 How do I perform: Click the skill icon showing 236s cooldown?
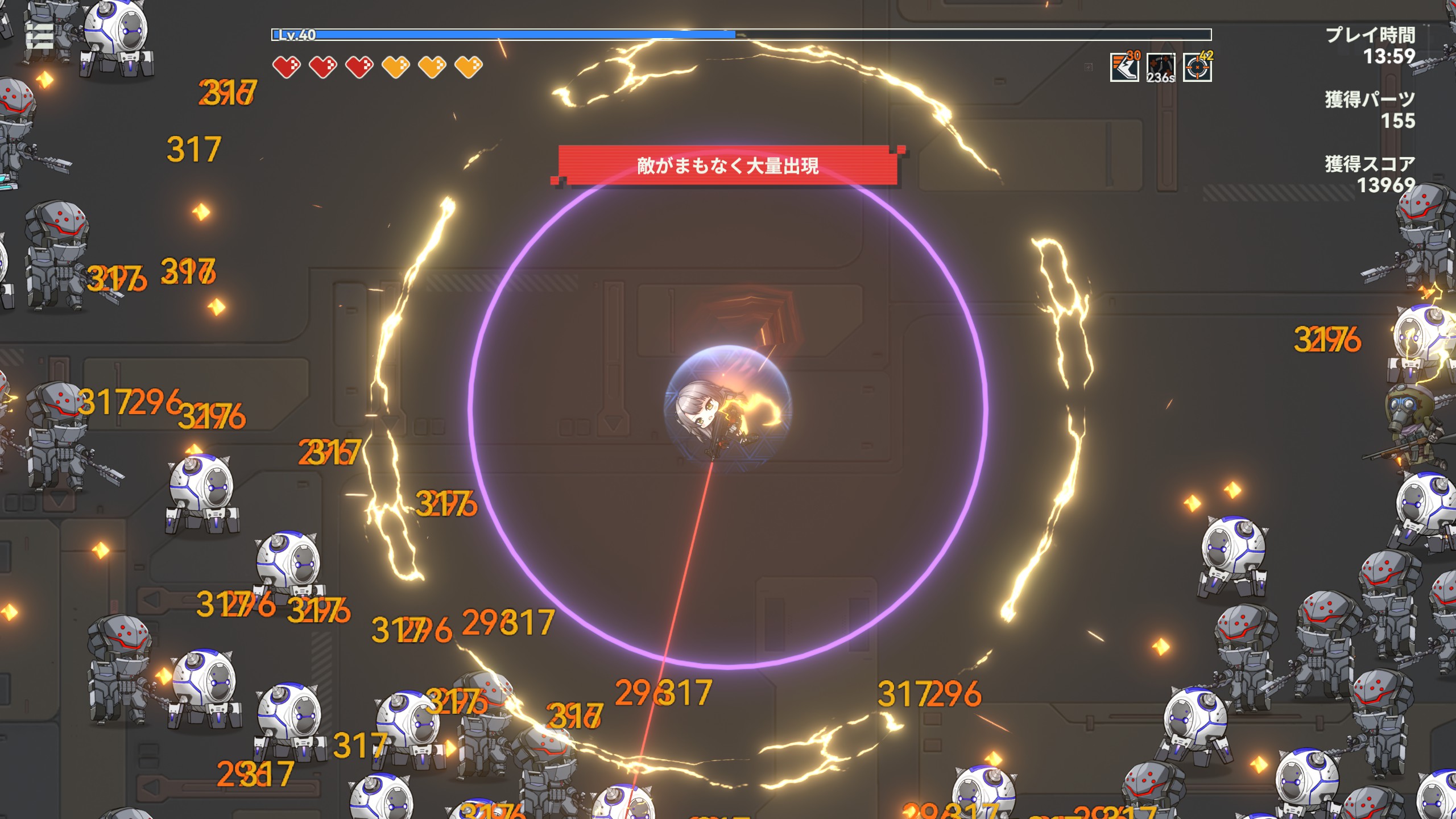(x=1160, y=68)
